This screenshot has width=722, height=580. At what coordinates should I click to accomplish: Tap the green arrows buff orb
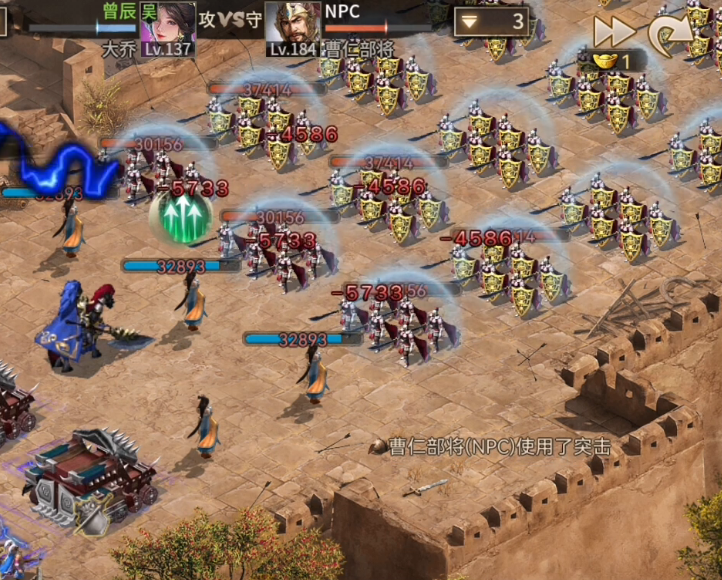pyautogui.click(x=180, y=214)
